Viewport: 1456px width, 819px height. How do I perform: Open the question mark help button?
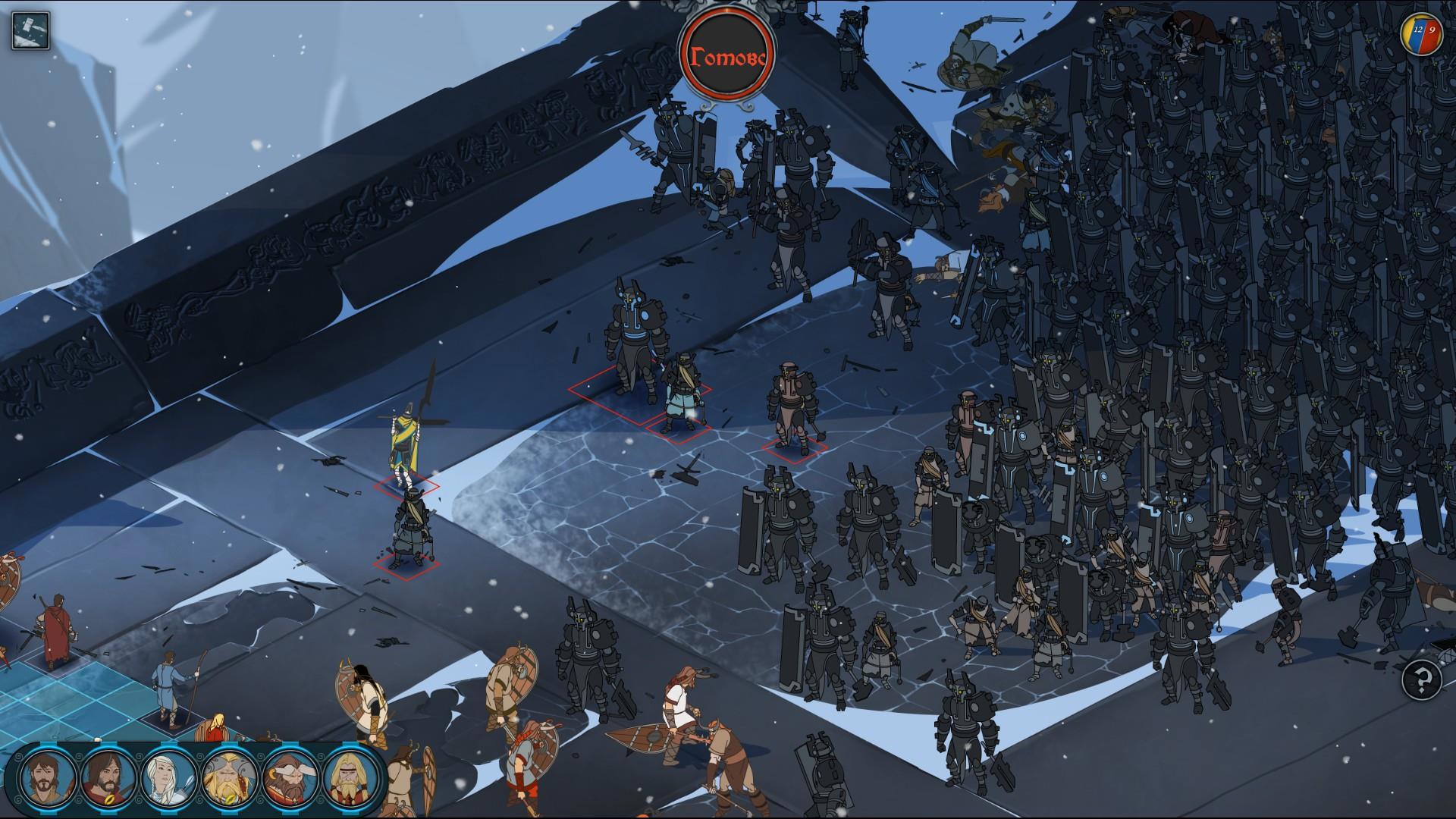1421,679
